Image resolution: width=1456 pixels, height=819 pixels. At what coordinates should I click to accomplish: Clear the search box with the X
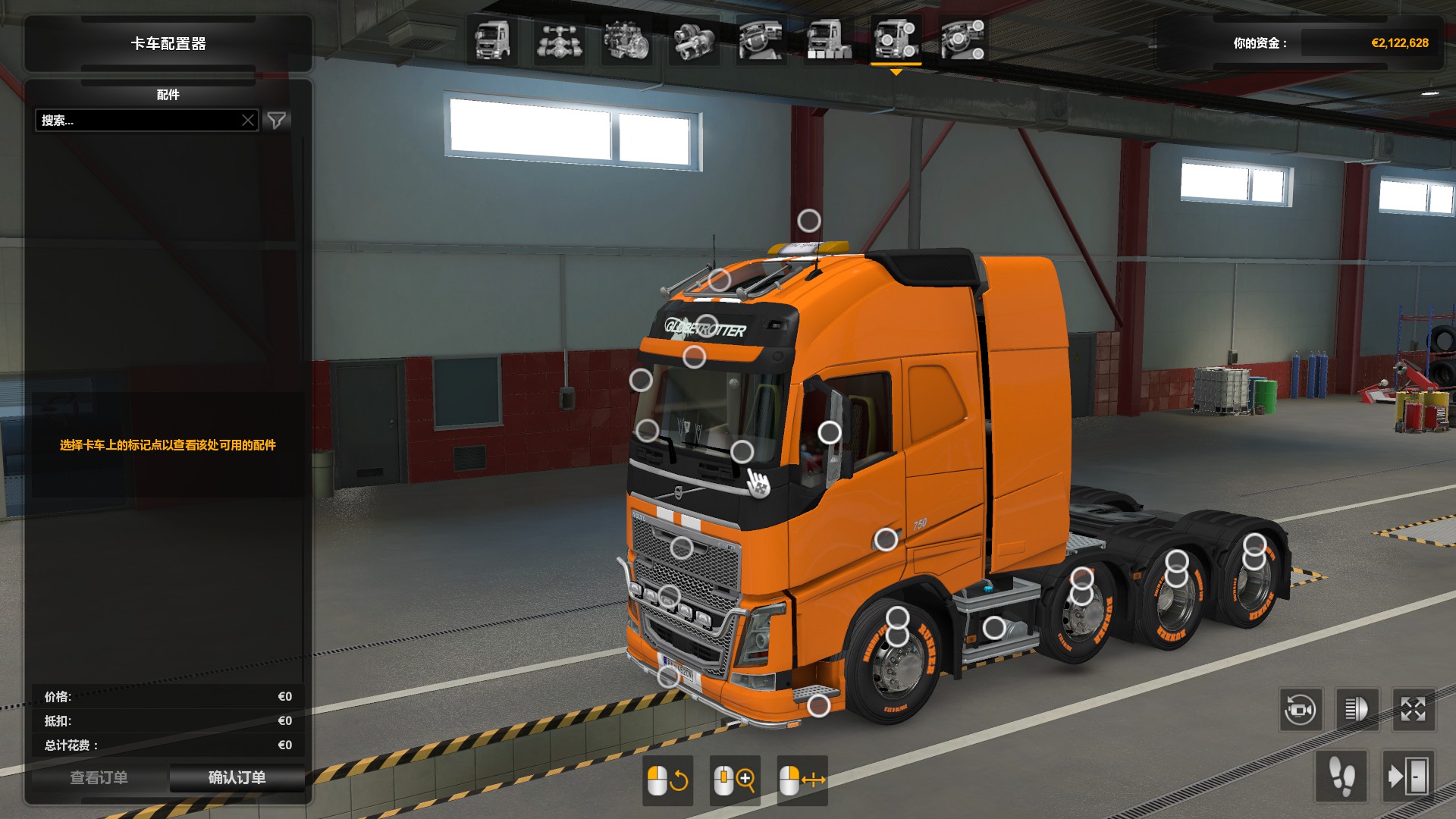click(x=248, y=121)
